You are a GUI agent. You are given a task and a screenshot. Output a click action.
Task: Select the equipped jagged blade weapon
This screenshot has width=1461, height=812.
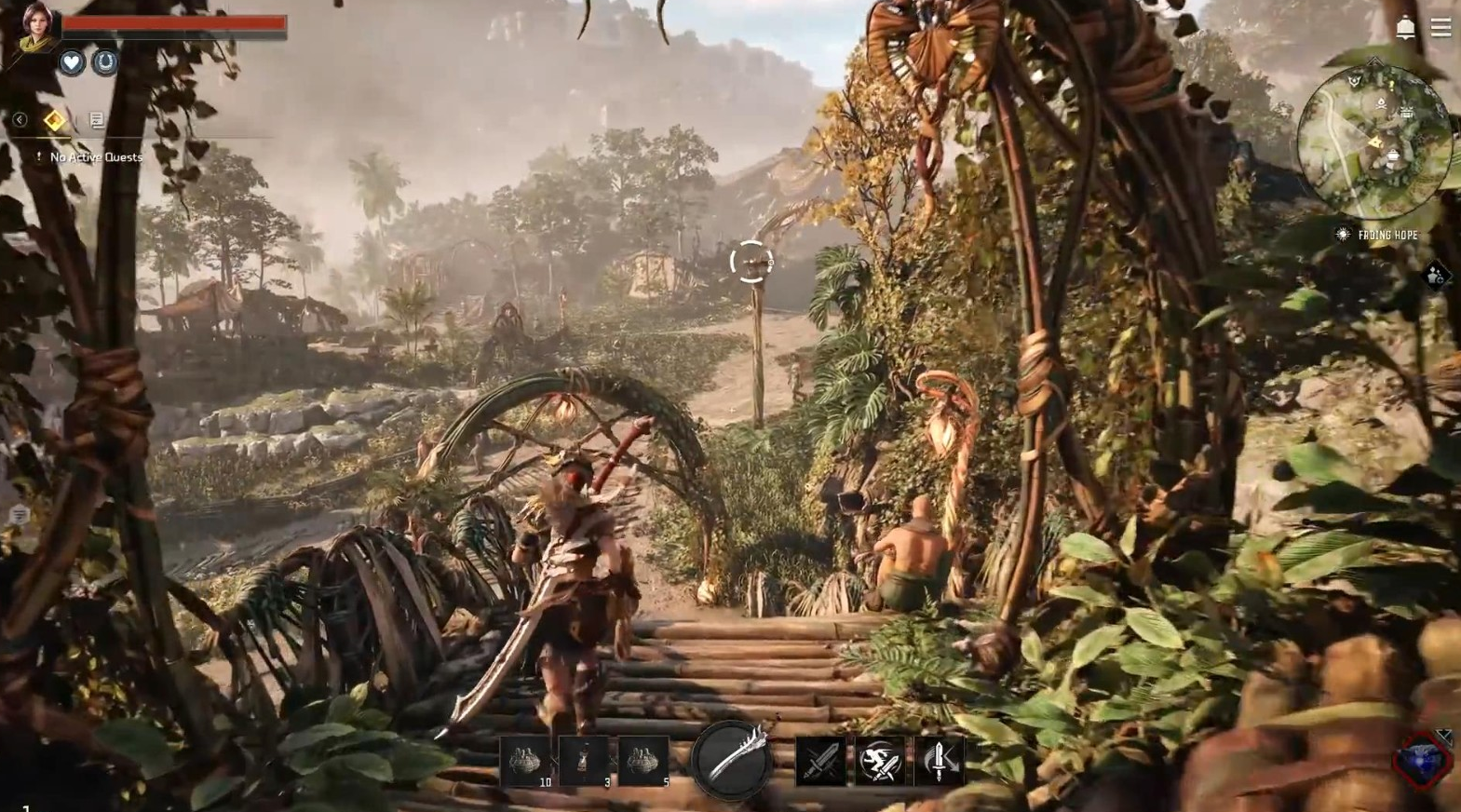point(732,760)
